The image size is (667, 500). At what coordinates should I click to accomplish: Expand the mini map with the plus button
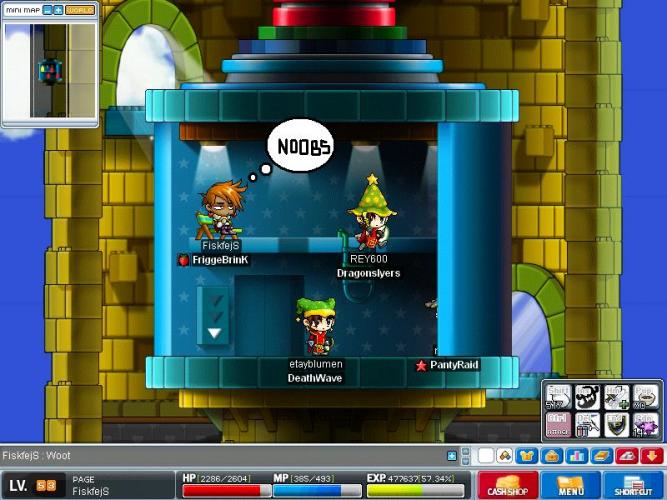click(x=58, y=10)
